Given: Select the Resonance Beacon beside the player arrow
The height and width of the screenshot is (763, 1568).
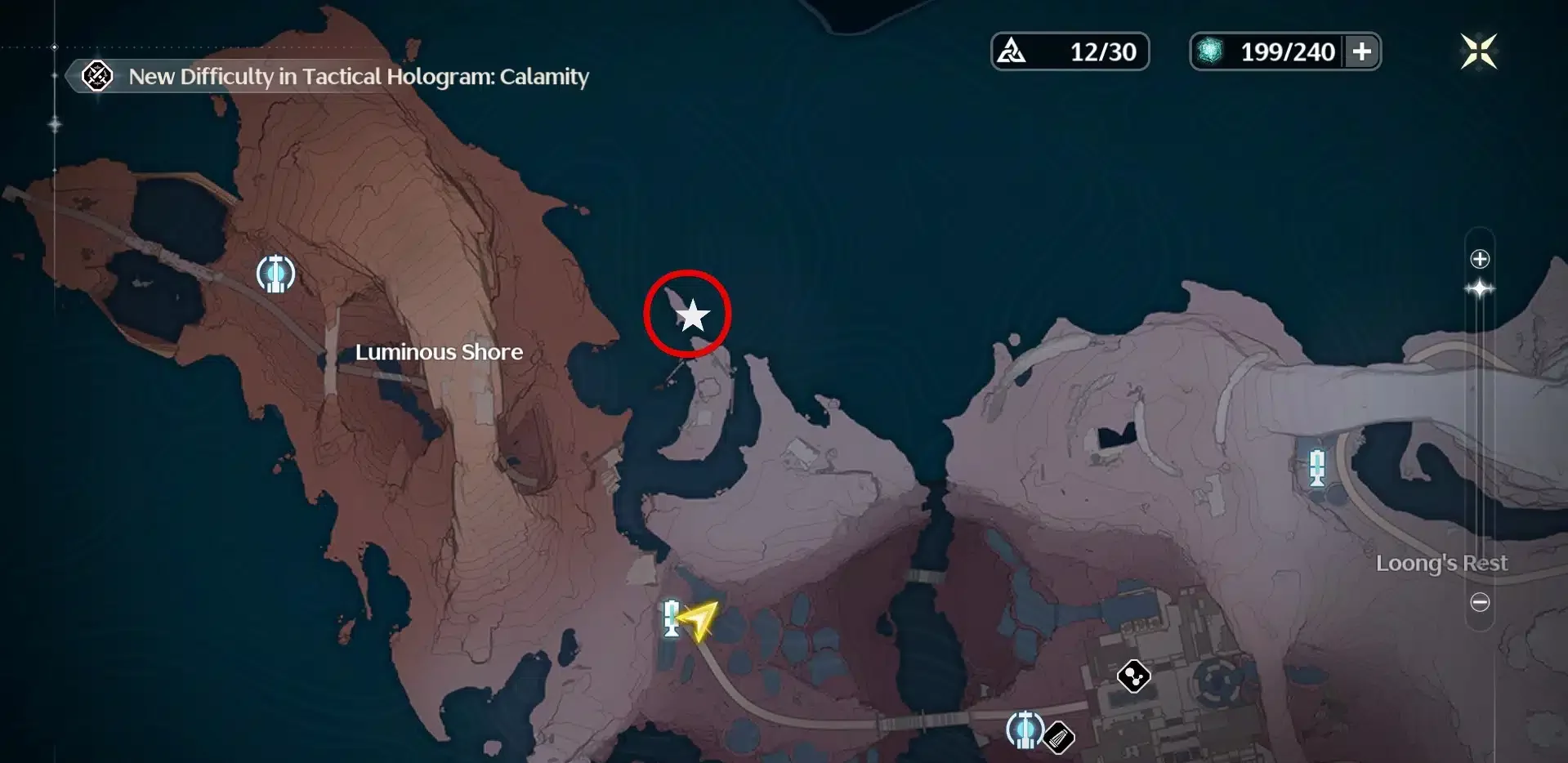Looking at the screenshot, I should tap(672, 618).
